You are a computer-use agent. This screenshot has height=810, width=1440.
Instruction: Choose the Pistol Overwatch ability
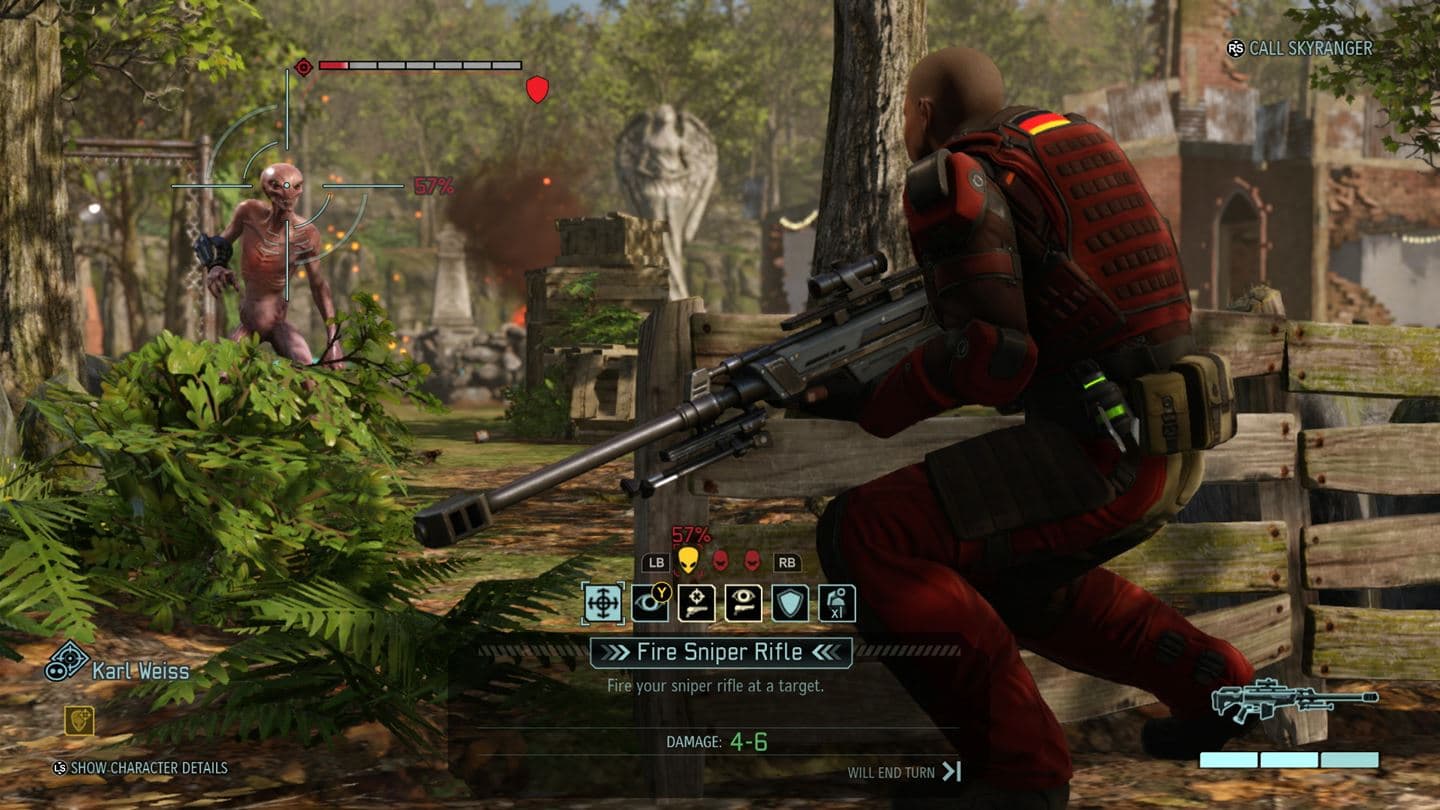point(742,602)
